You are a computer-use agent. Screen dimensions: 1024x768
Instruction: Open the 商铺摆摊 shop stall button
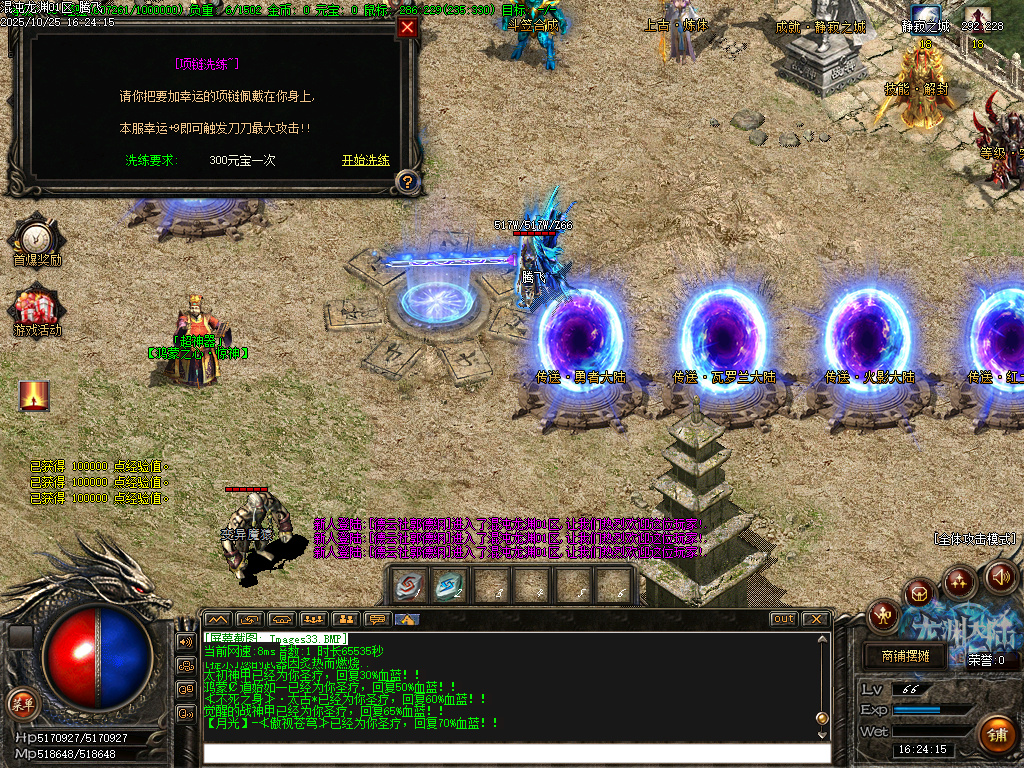point(905,656)
